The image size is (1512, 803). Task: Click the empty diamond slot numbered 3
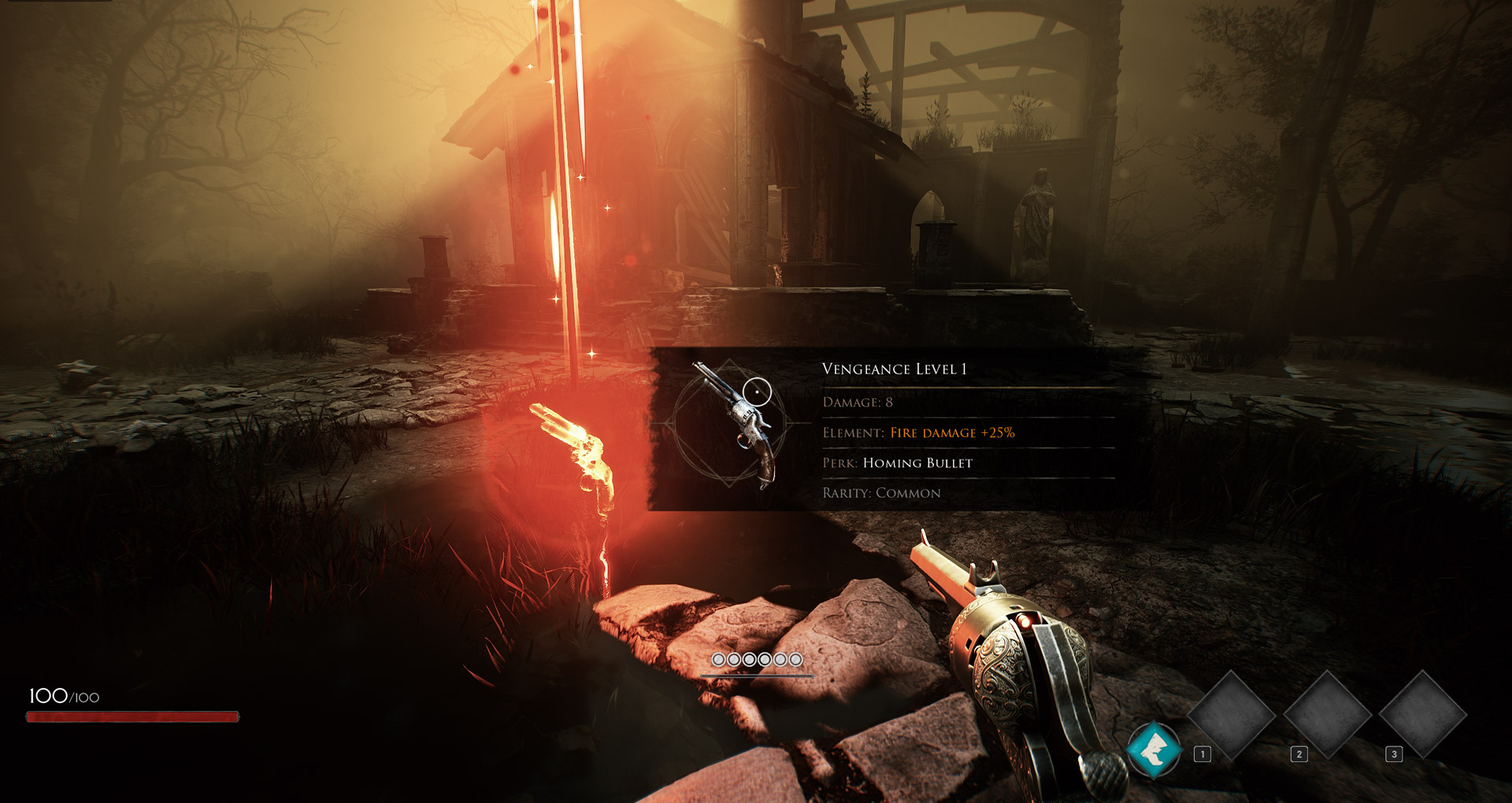1423,715
